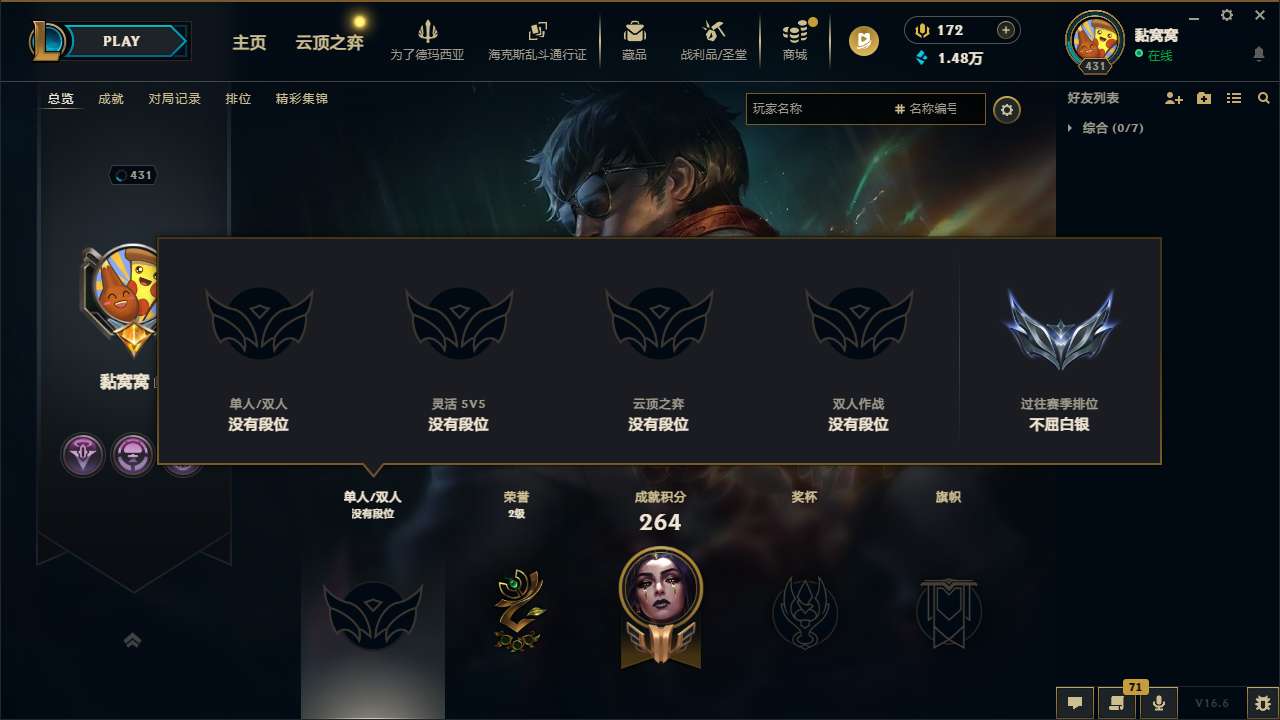The image size is (1280, 720).
Task: Open the search filter gear beside player search
Action: point(1007,109)
